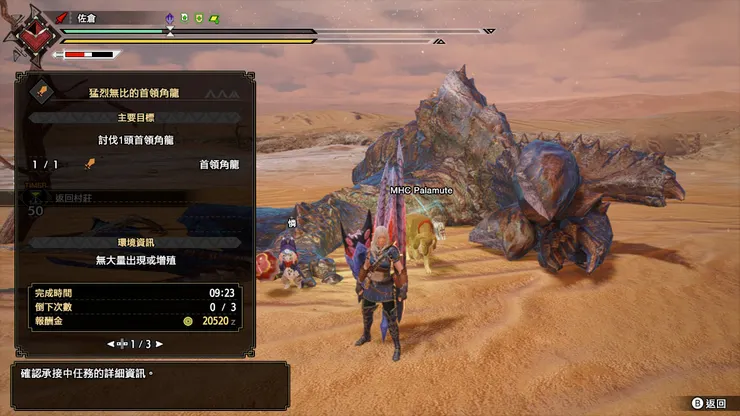Select the 環境資訊 section header
The height and width of the screenshot is (416, 740).
click(134, 241)
